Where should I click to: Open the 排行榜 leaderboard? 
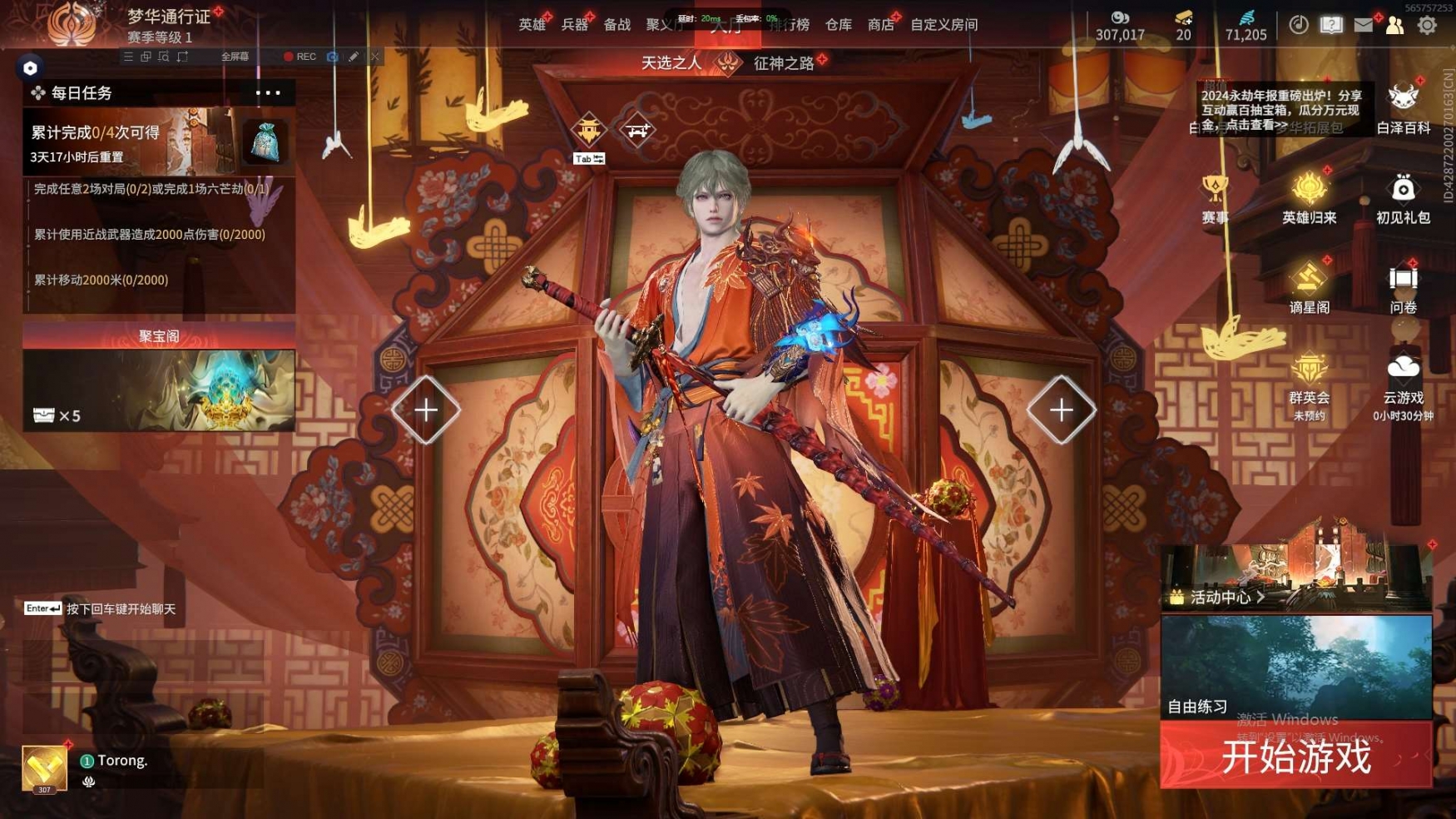(x=790, y=25)
